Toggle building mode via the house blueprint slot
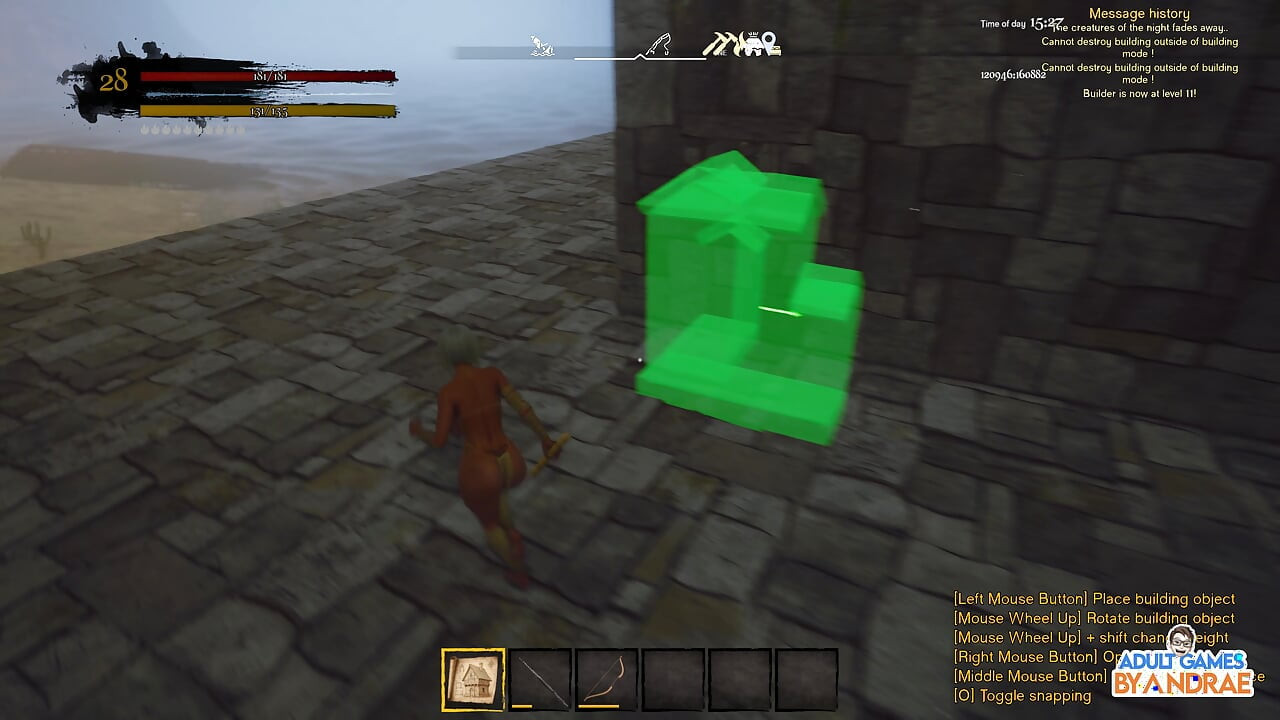This screenshot has height=720, width=1280. [472, 678]
